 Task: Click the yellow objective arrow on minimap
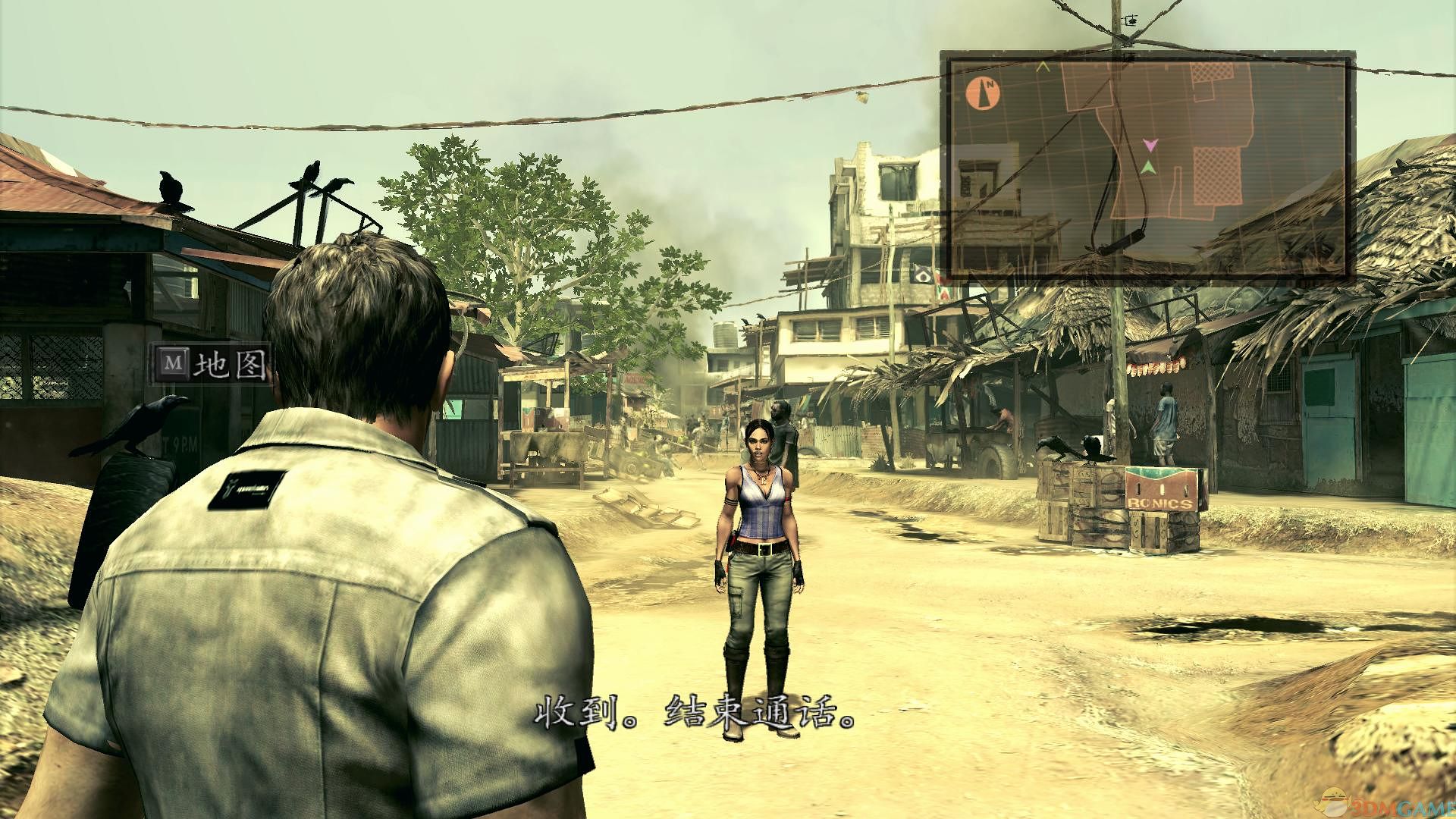(1043, 67)
